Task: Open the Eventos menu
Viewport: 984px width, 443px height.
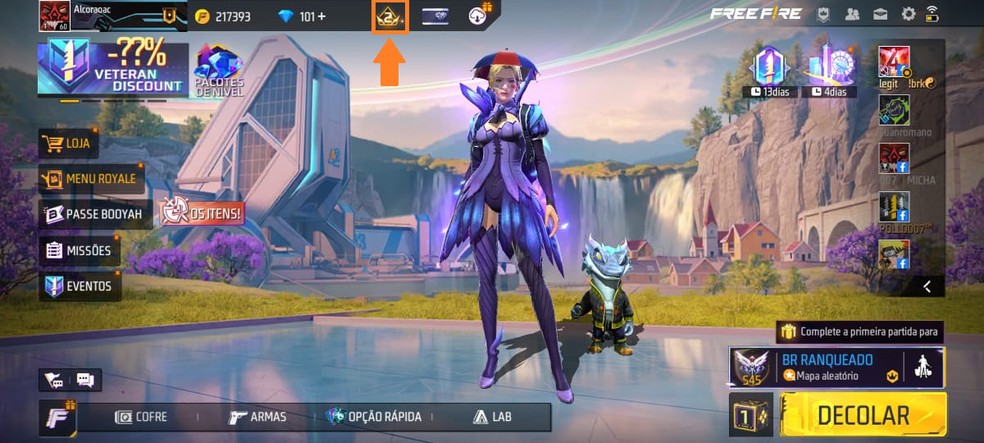Action: click(80, 286)
